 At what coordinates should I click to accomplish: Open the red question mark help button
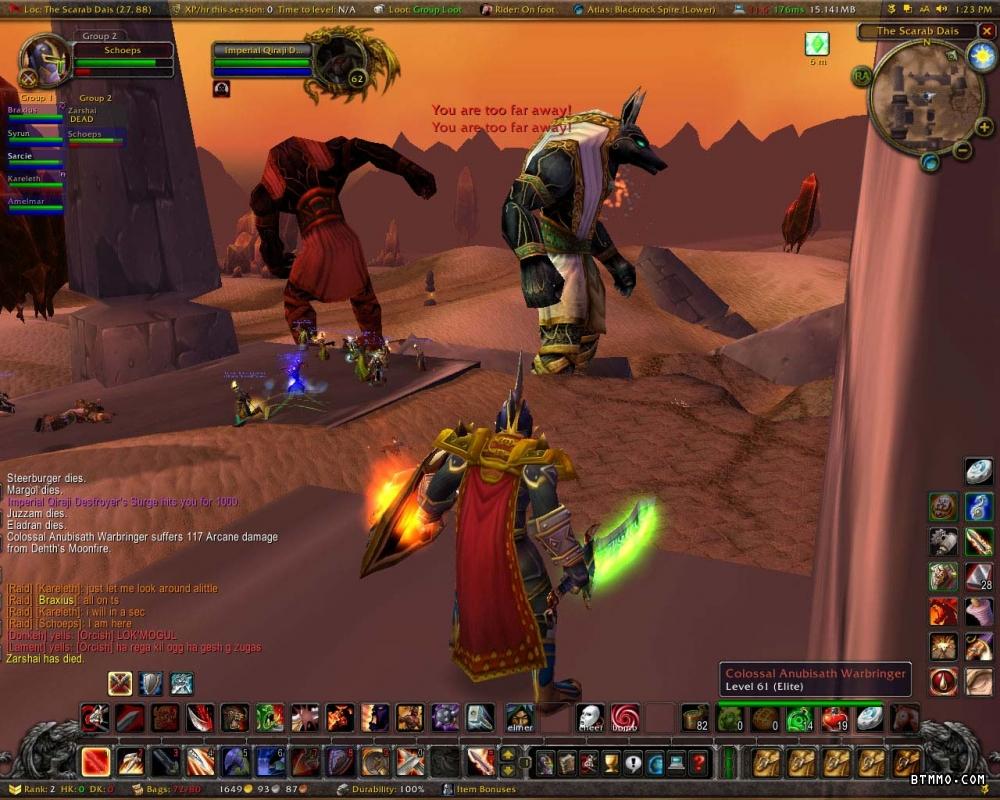coord(699,763)
